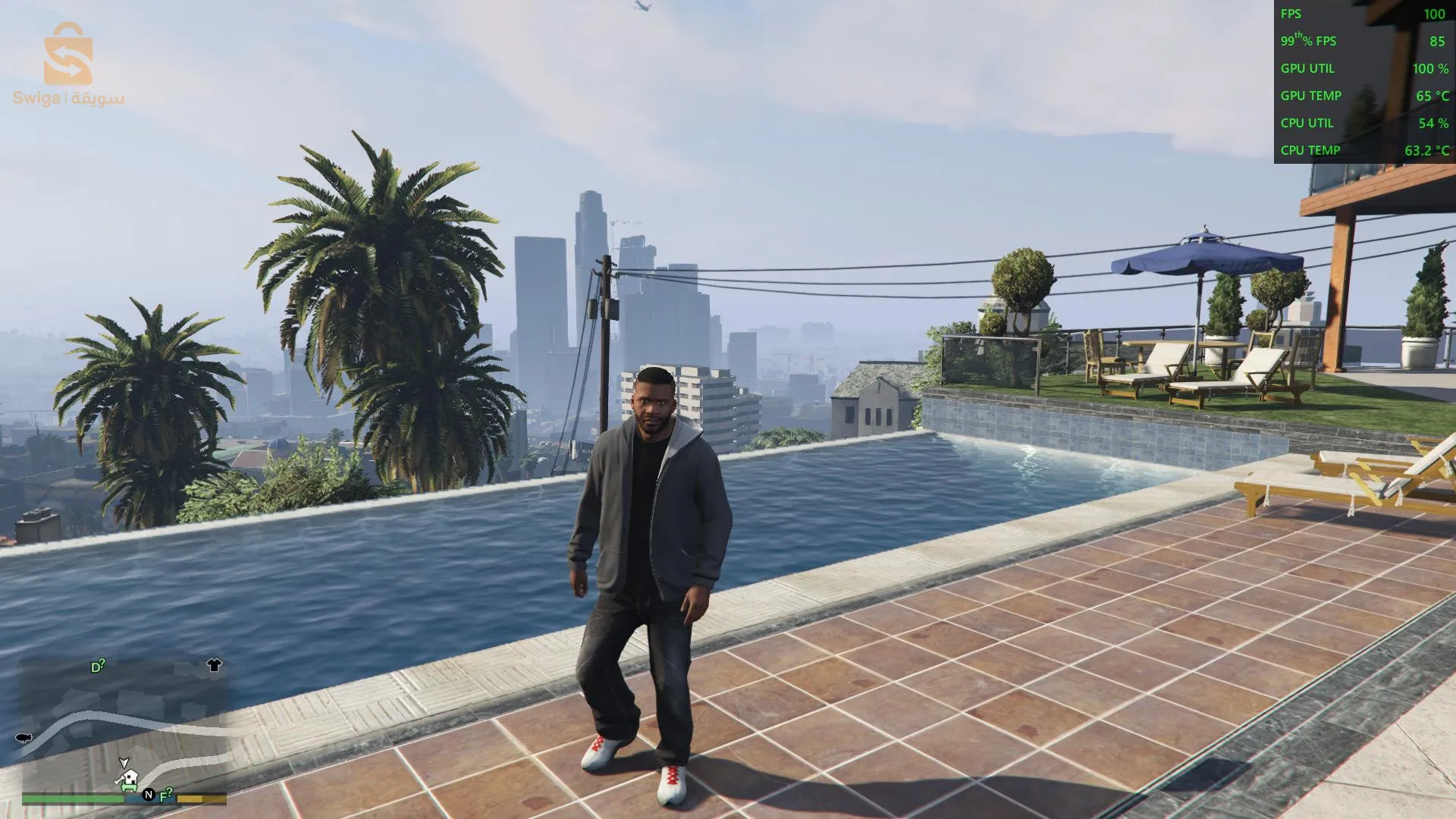1456x819 pixels.
Task: Click the clothing store shirt marker on minimap
Action: tap(214, 665)
